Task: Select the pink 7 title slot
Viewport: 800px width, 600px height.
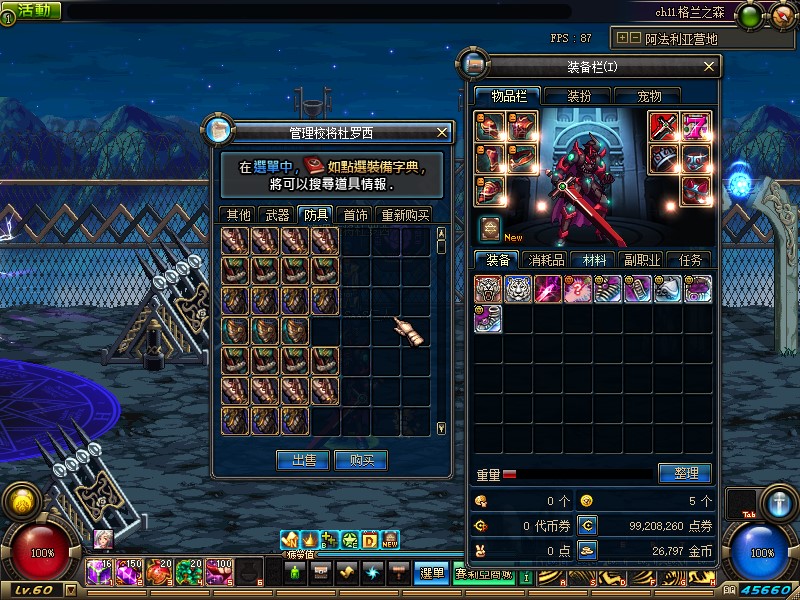Action: (x=696, y=126)
